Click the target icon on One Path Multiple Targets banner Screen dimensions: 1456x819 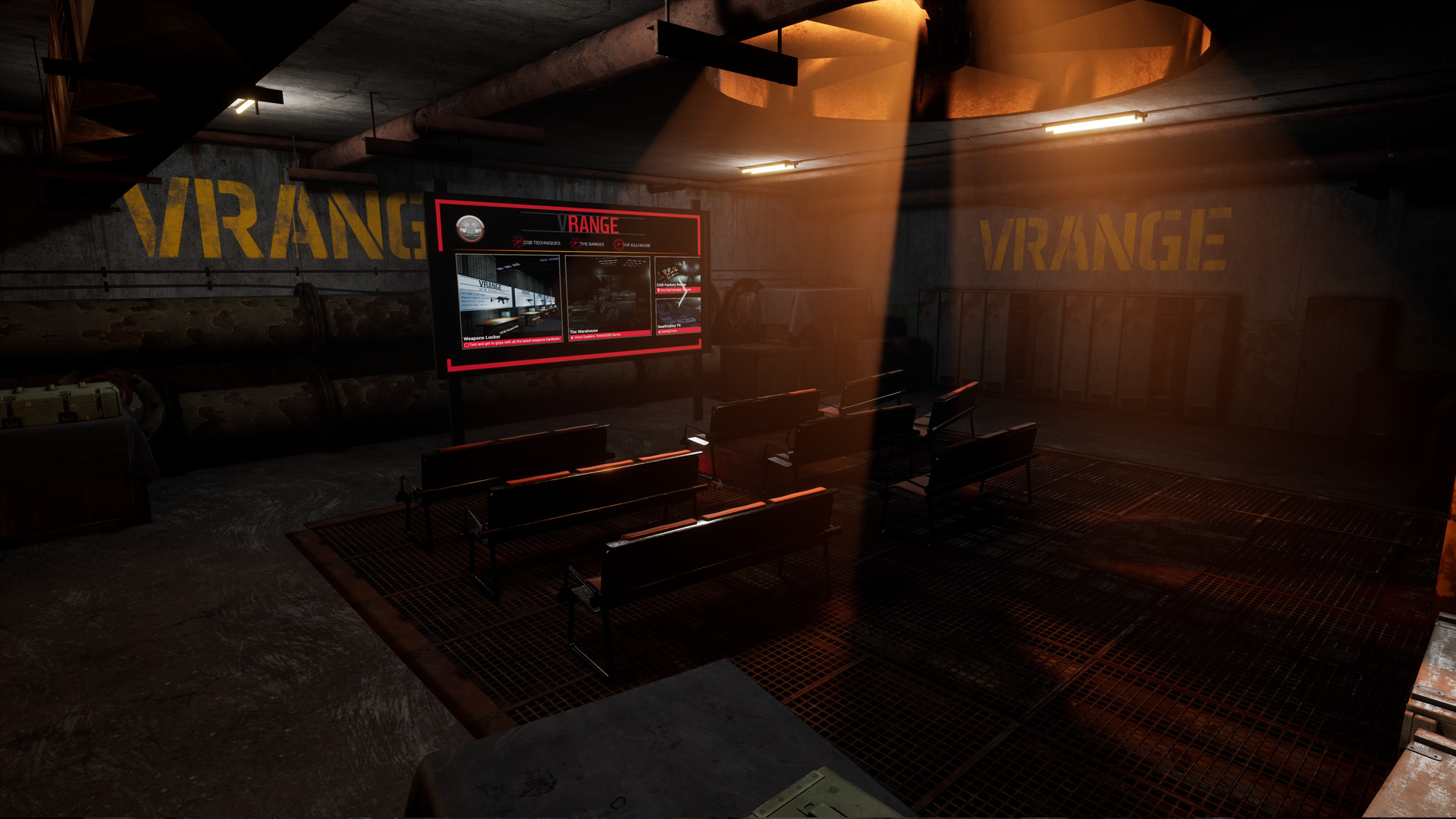click(x=658, y=290)
